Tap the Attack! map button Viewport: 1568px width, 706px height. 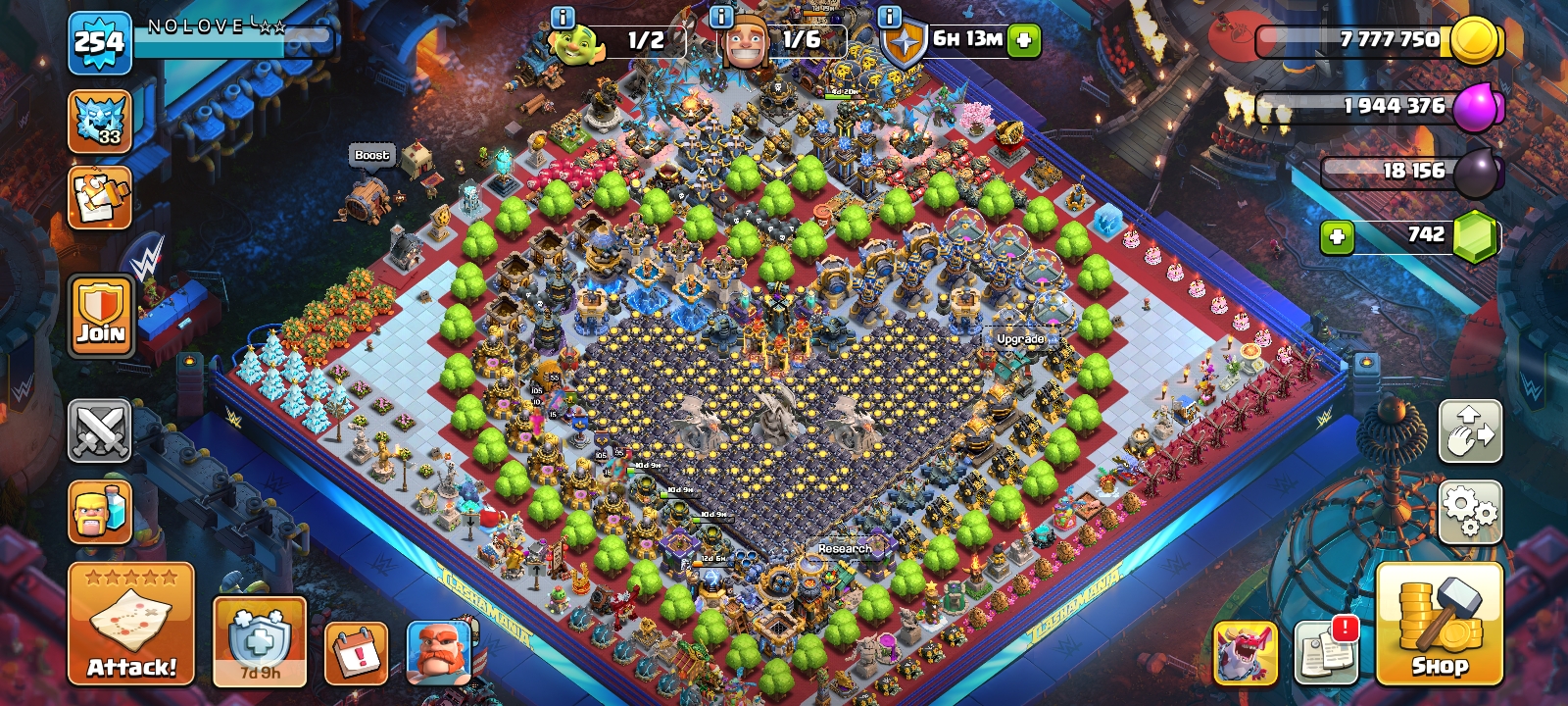131,624
